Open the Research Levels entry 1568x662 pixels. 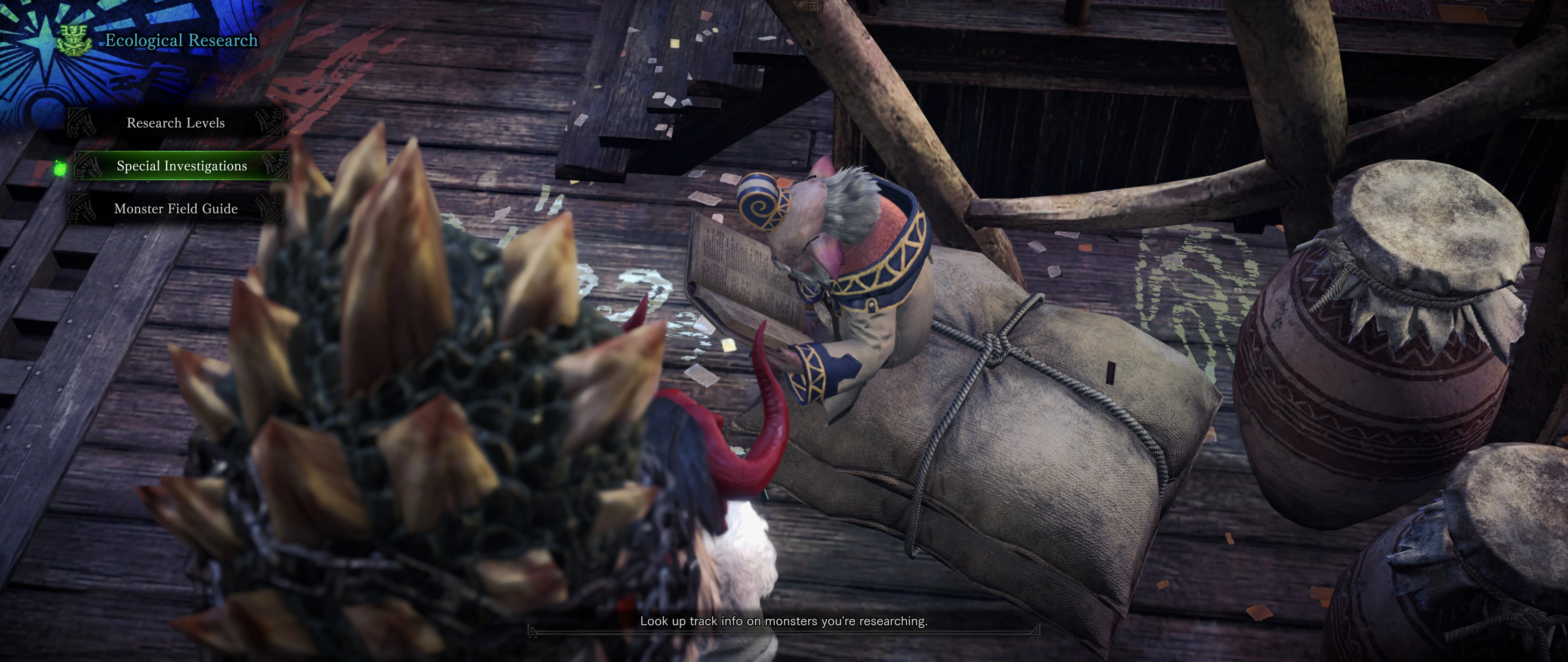point(175,123)
